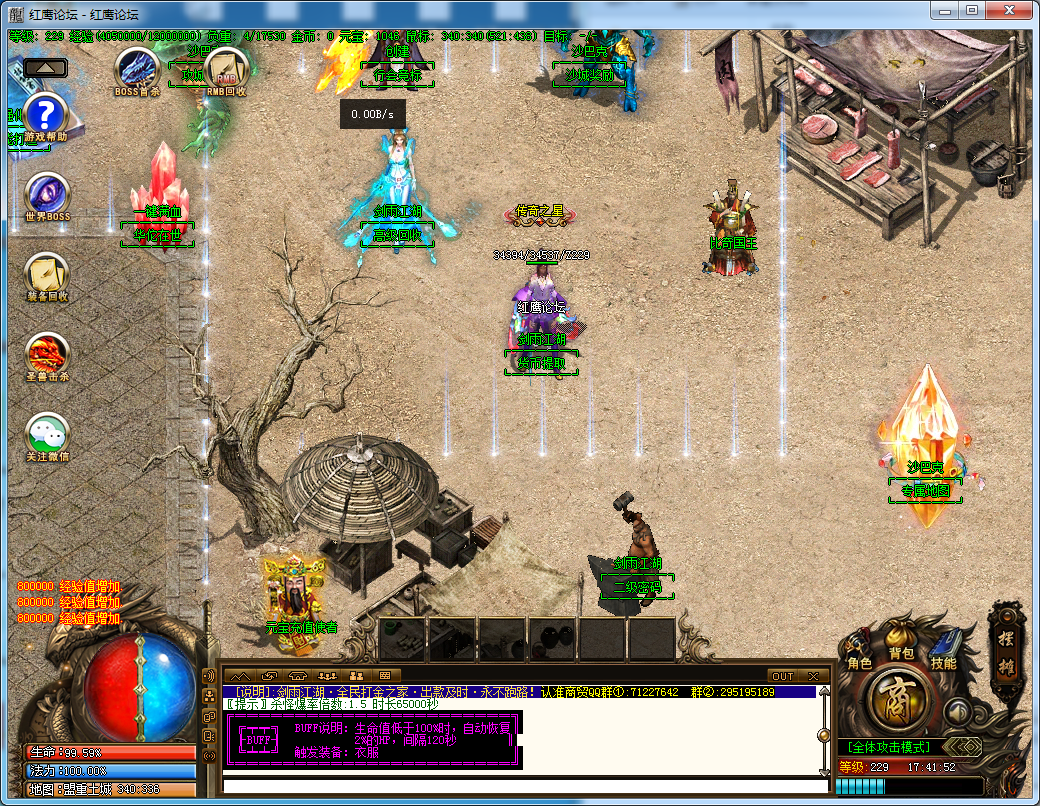1040x806 pixels.
Task: Switch the 全体攻击模式 attack mode
Action: (x=888, y=747)
